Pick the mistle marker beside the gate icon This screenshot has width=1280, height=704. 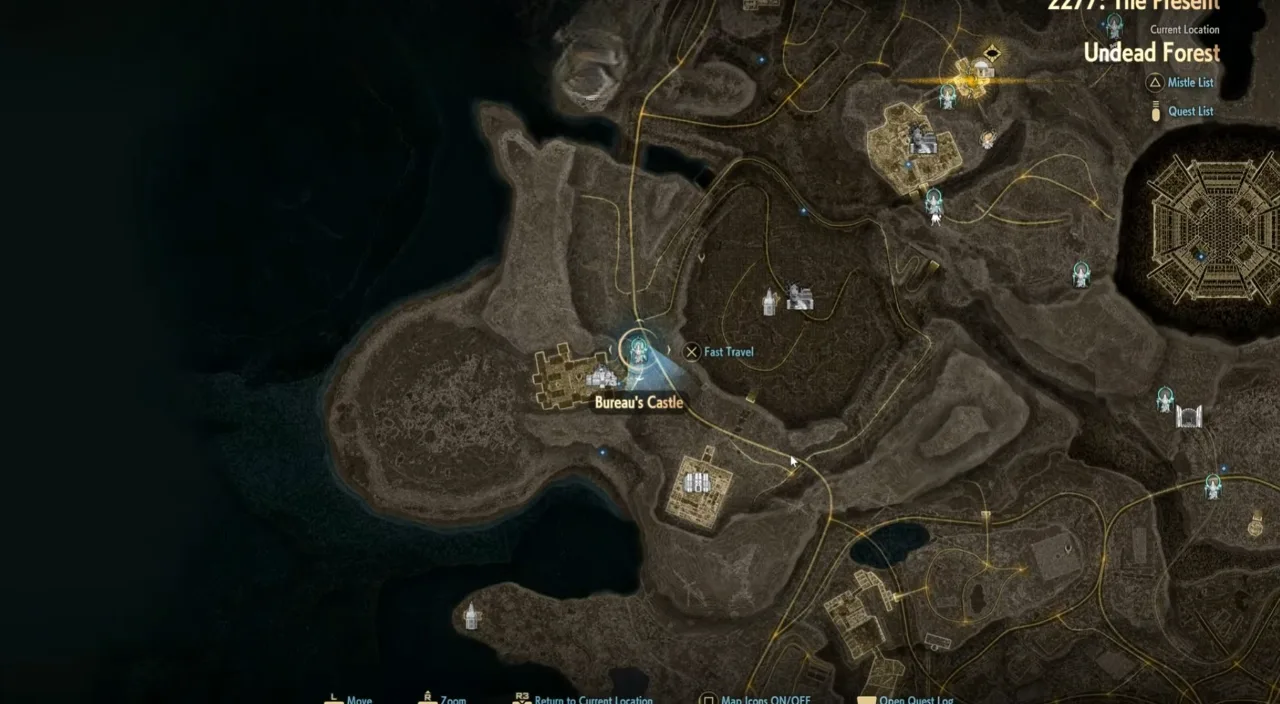click(x=1164, y=399)
